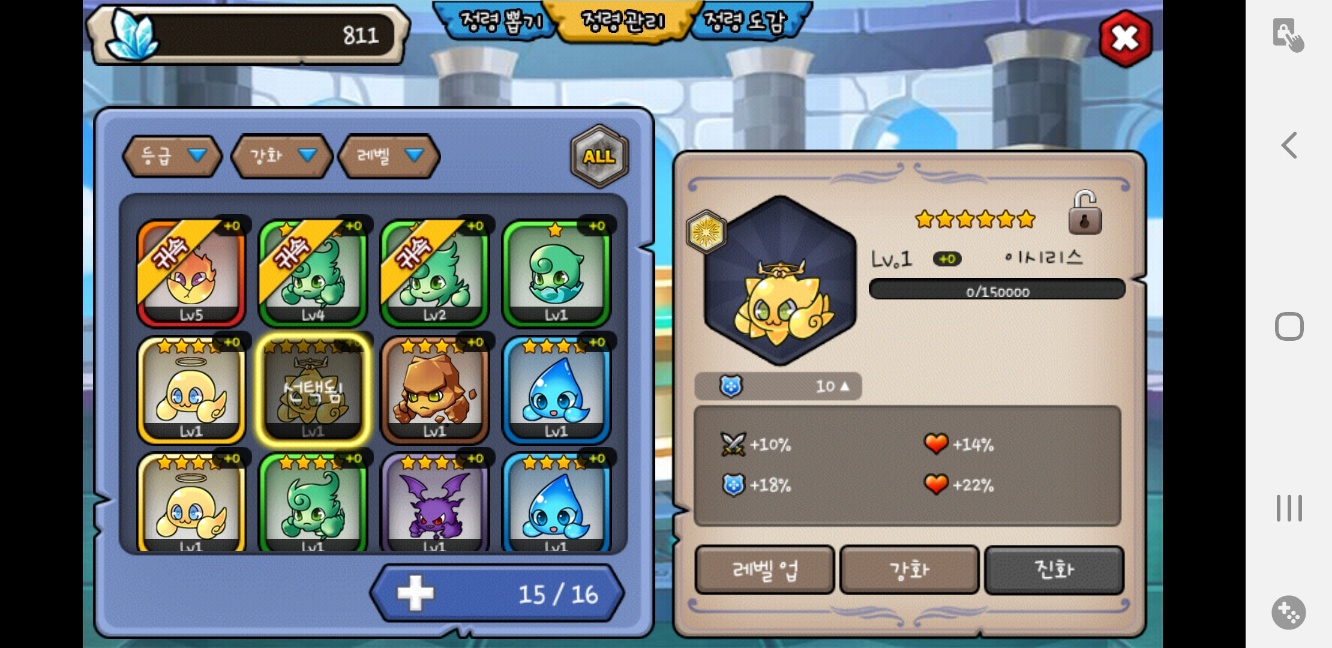Switch to the 정령 도감 tab
Viewport: 1332px width, 648px height.
click(746, 21)
